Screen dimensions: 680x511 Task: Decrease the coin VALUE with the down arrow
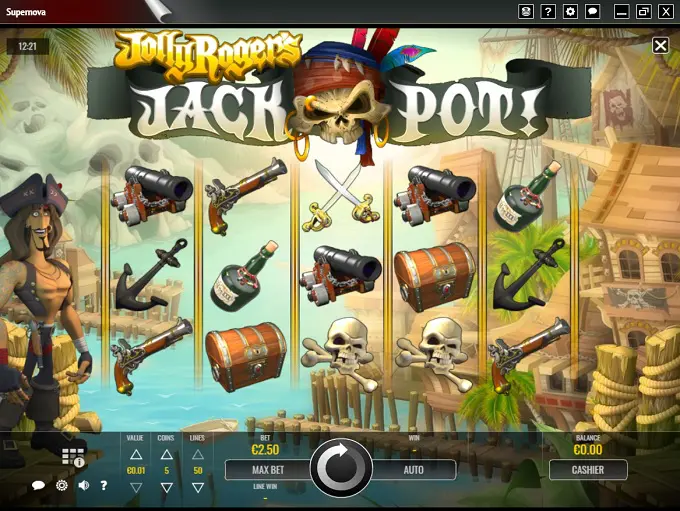(x=137, y=487)
